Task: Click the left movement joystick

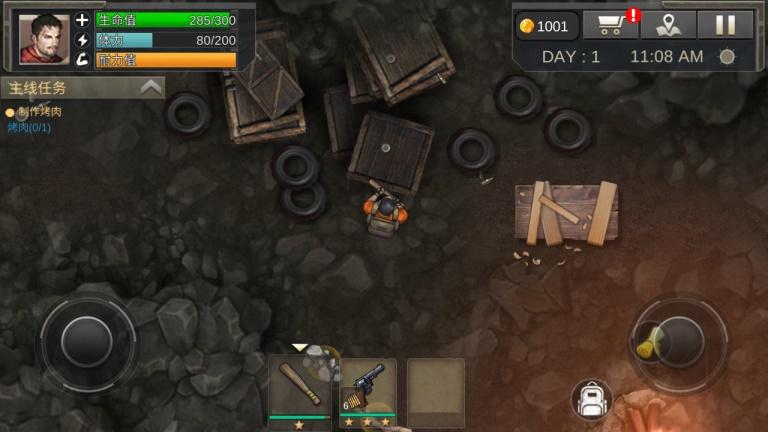Action: (x=87, y=342)
